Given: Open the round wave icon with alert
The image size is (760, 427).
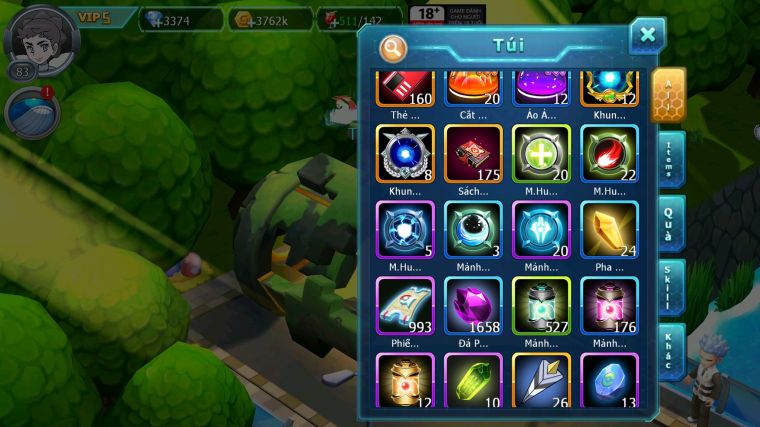Looking at the screenshot, I should point(30,112).
